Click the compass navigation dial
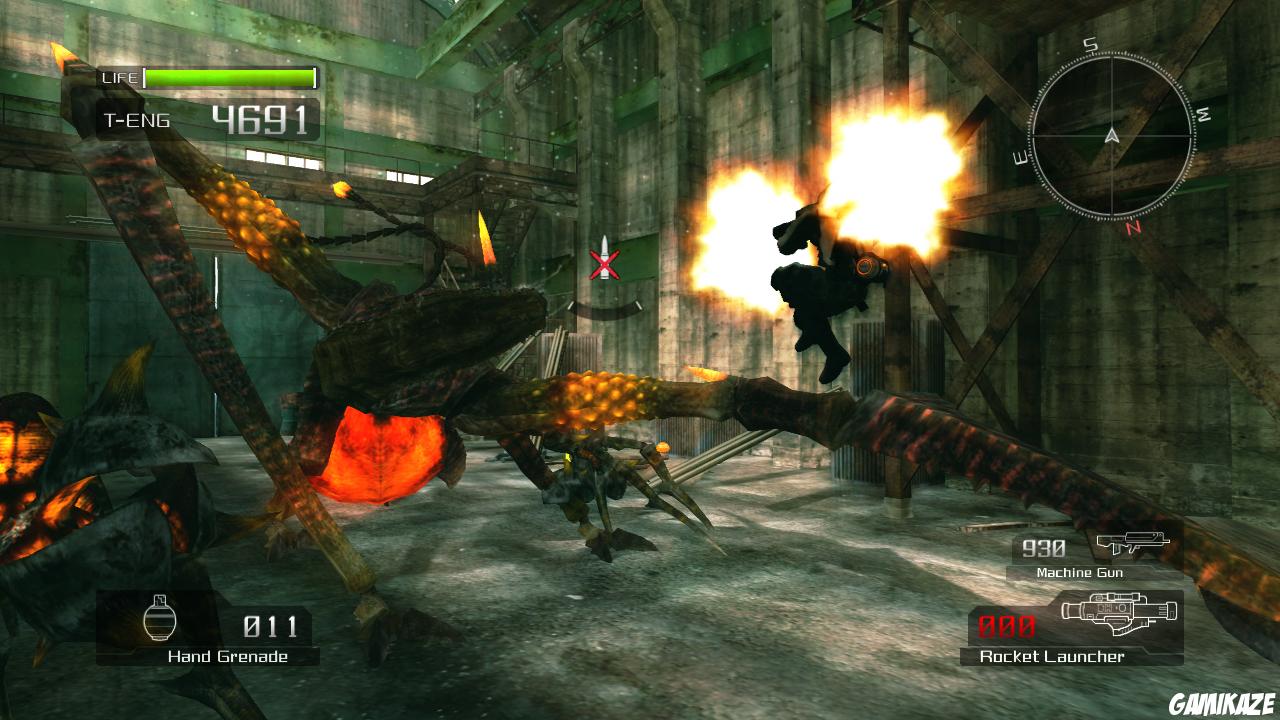Viewport: 1280px width, 720px height. coord(1110,135)
